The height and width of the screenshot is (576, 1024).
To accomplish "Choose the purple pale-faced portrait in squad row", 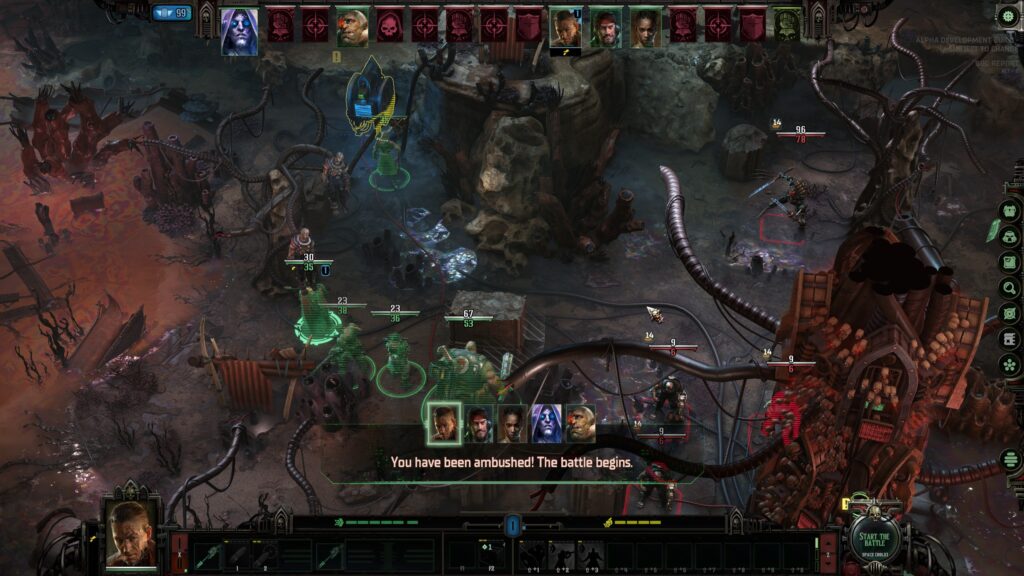I will (x=546, y=423).
